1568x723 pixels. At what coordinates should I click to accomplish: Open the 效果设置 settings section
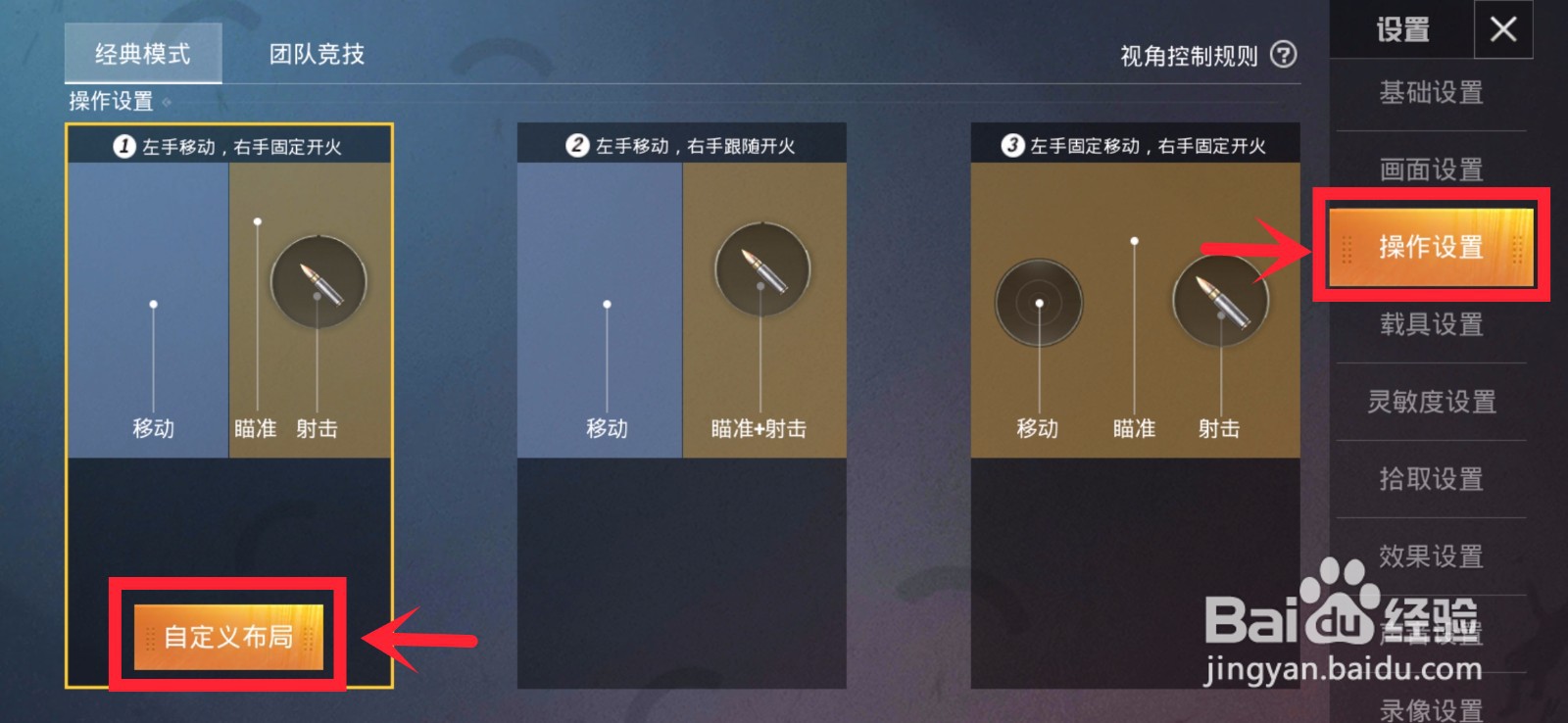click(1430, 558)
